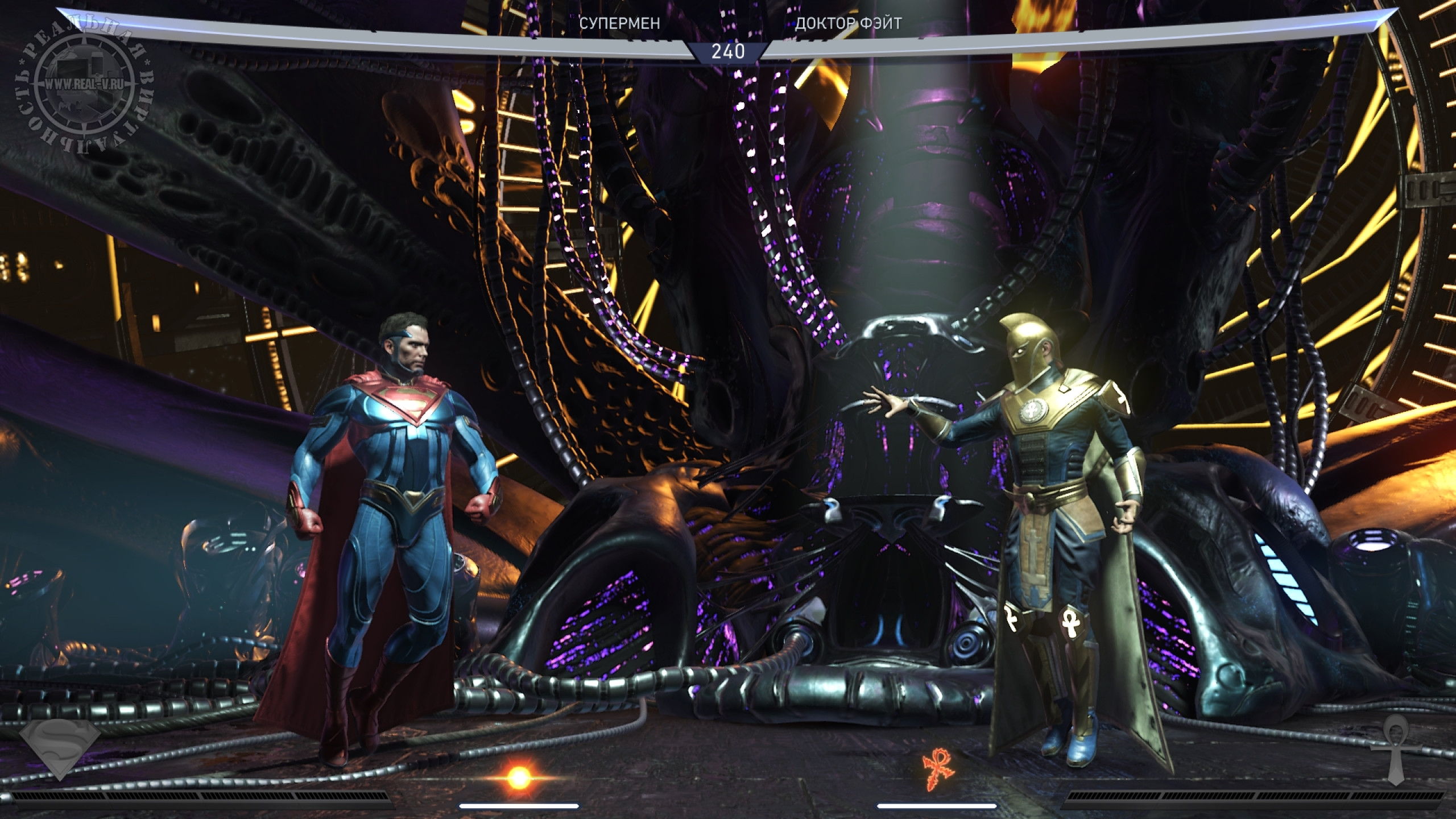
Task: Activate Doctor Fate's orange ankh trait icon
Action: pos(940,769)
